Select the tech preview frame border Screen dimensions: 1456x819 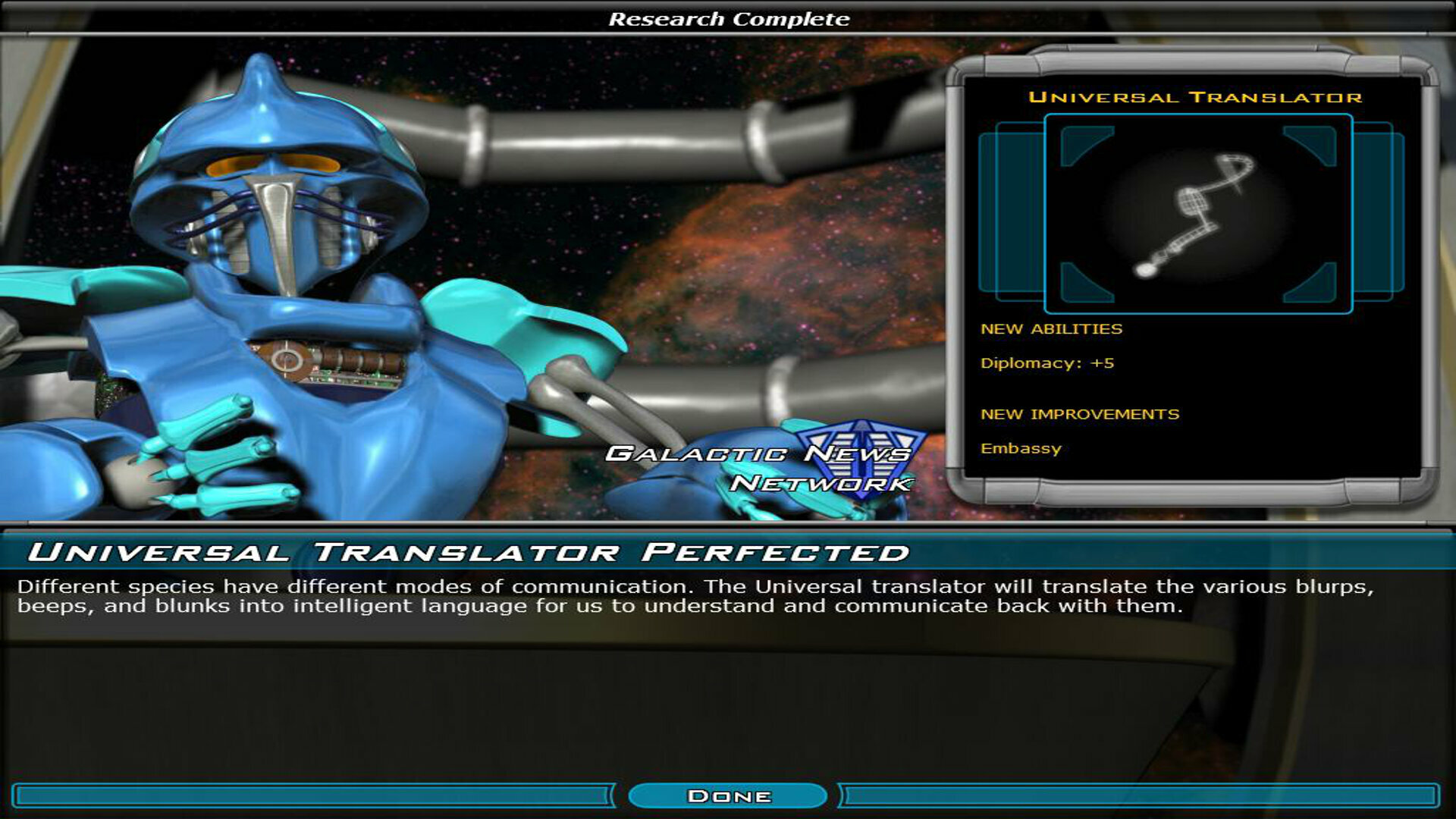pos(1198,116)
